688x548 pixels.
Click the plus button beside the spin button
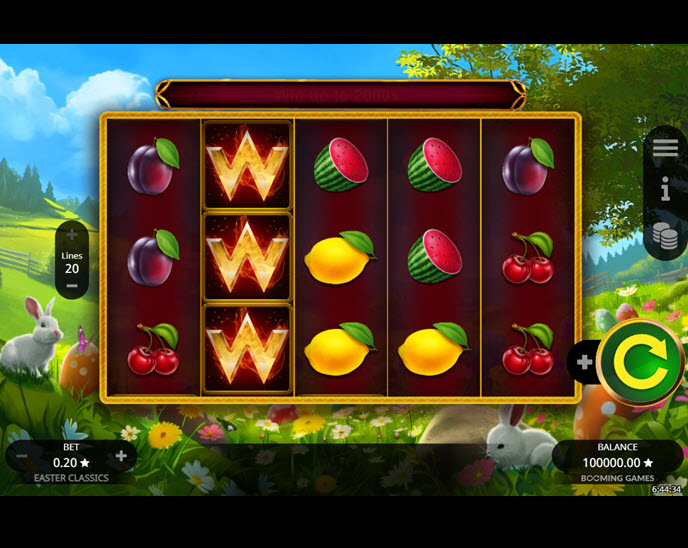click(585, 362)
